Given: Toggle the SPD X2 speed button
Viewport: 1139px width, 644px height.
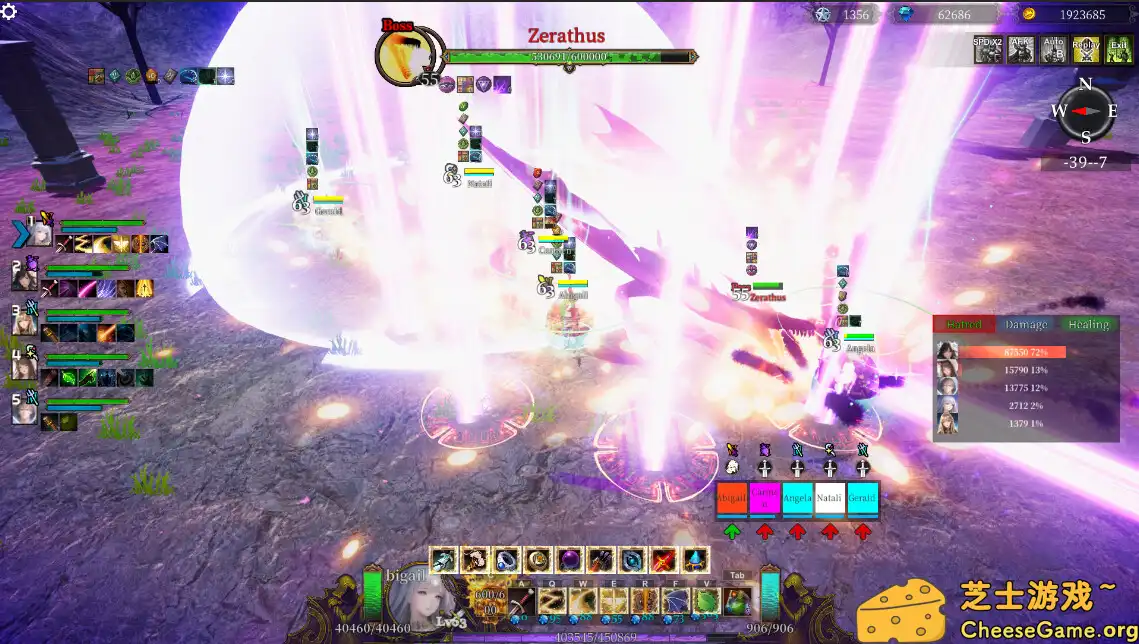Looking at the screenshot, I should point(988,49).
